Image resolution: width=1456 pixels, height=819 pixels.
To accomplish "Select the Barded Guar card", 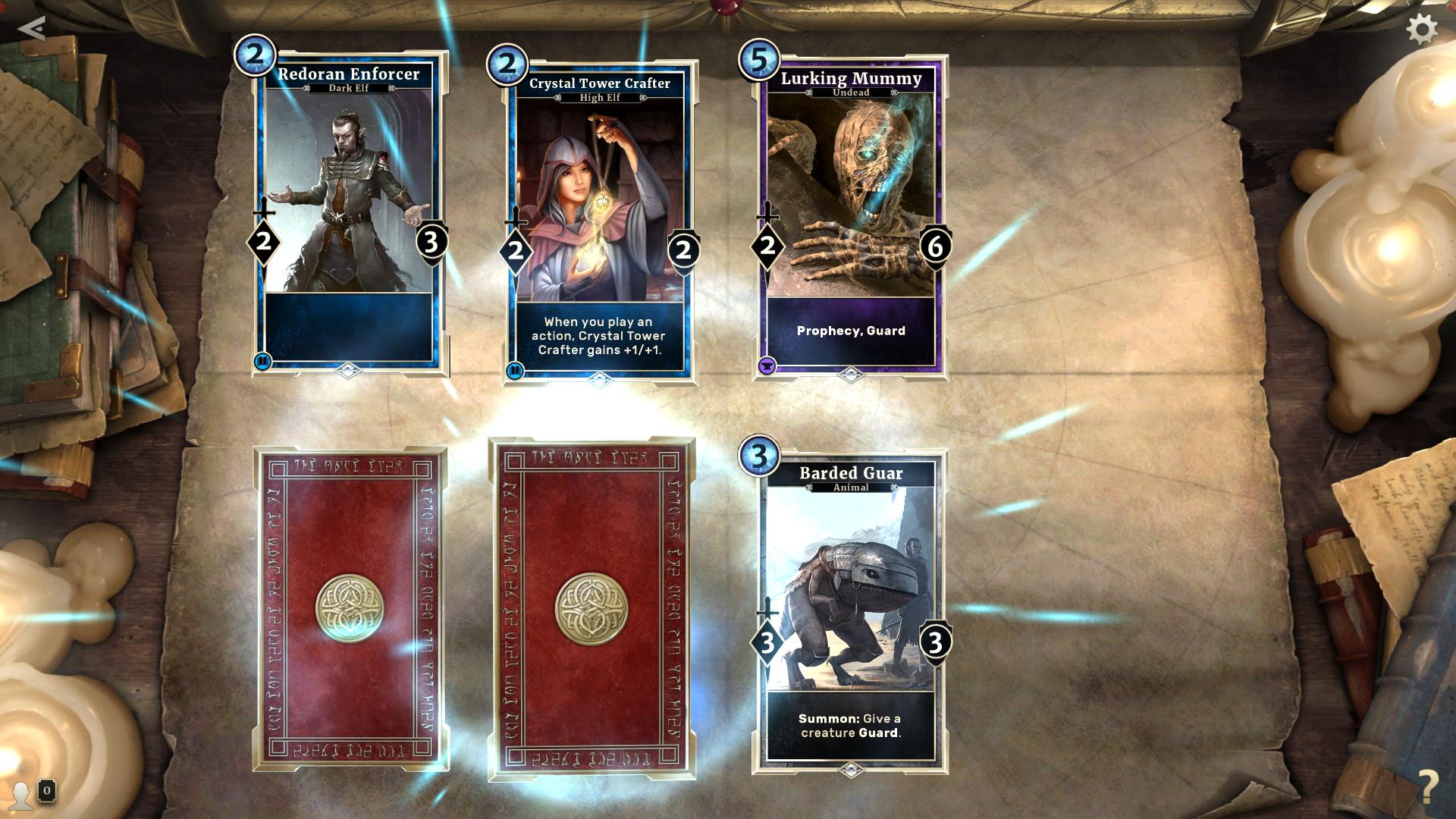I will point(850,610).
